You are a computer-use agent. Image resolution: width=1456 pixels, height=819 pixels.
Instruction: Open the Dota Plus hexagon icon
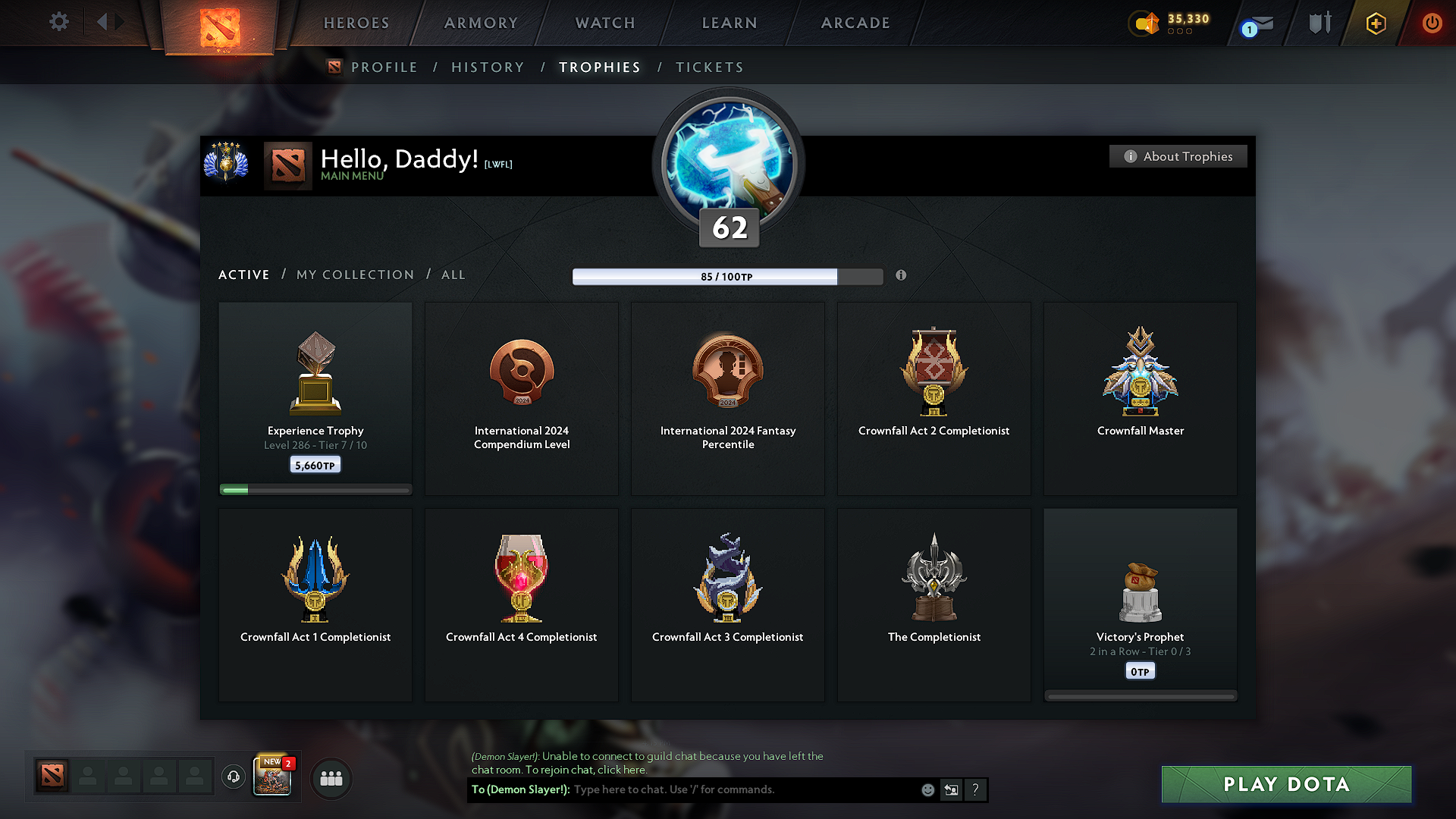point(1375,24)
